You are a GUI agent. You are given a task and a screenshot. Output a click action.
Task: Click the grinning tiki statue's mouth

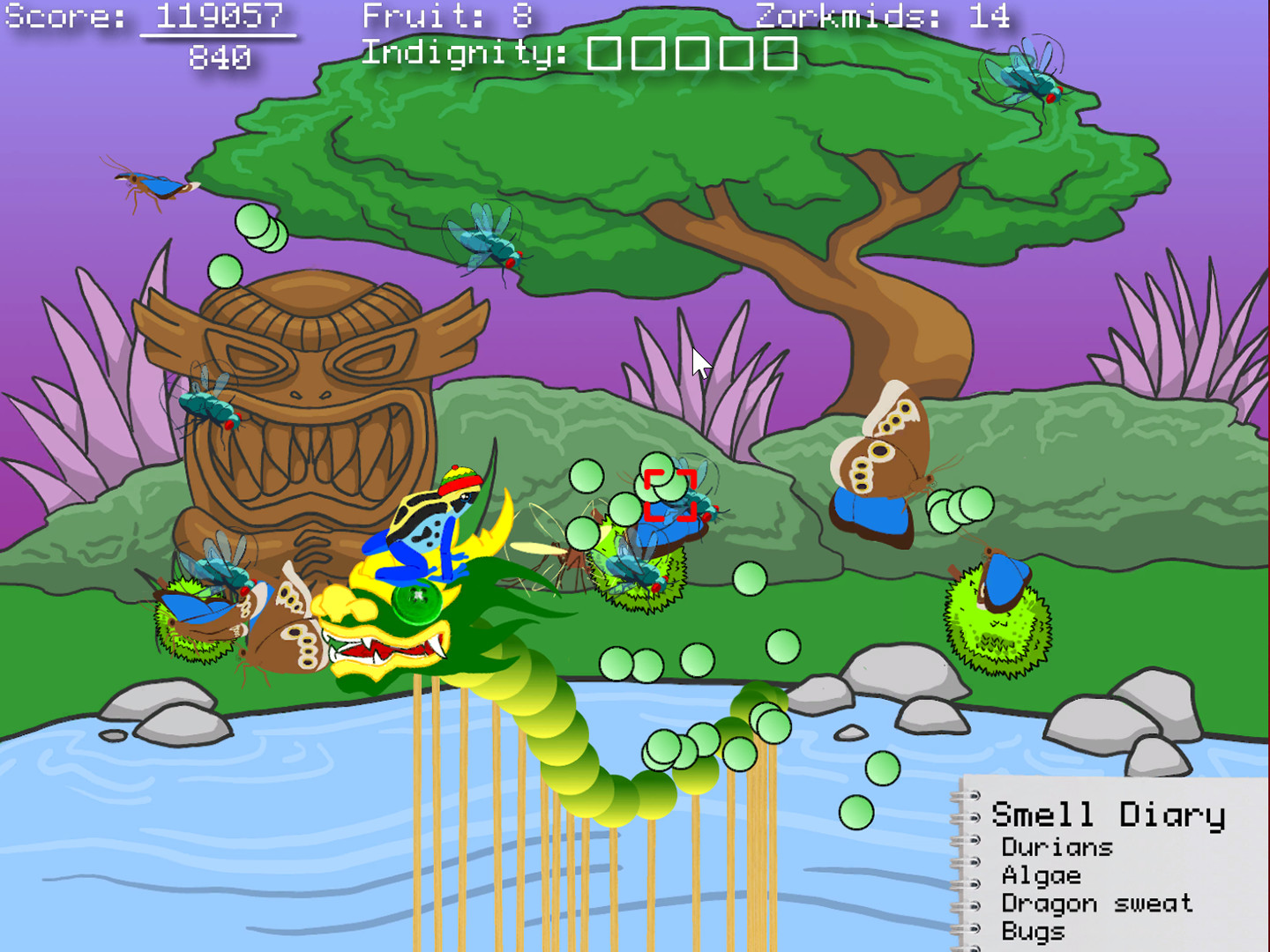click(313, 458)
